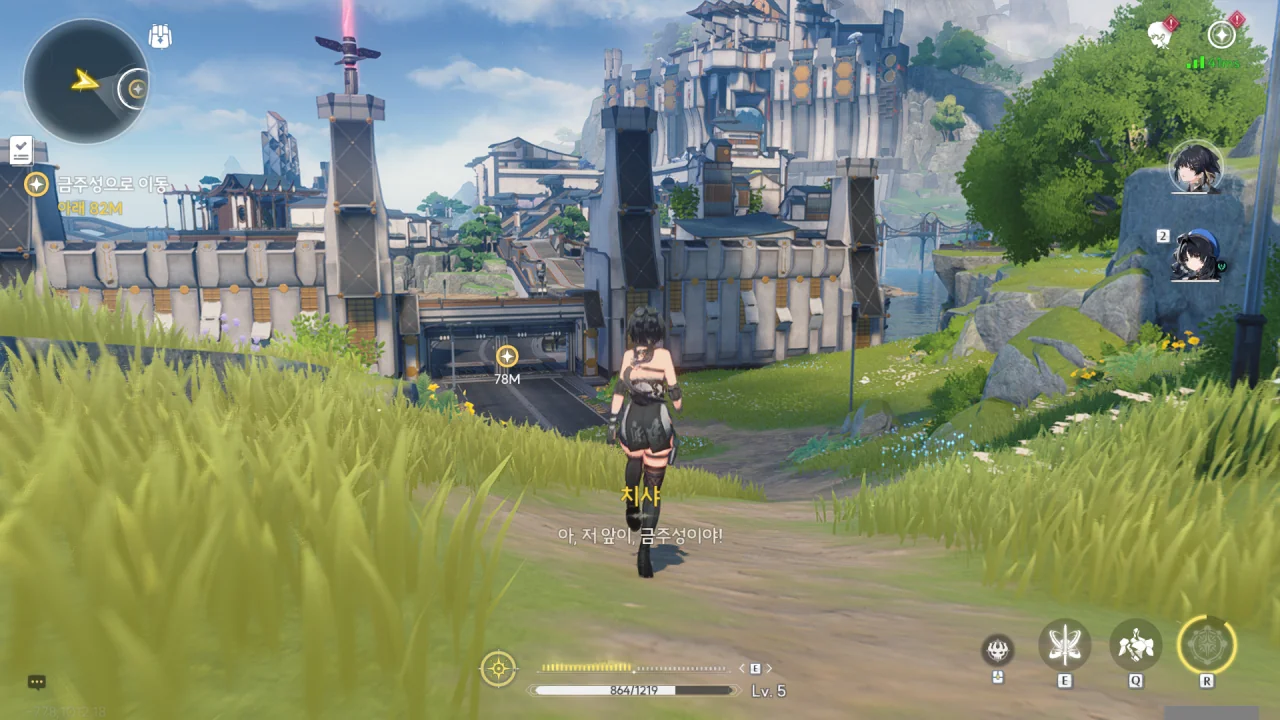Click the yellow crosshair utility icon
This screenshot has width=1280, height=720.
click(498, 668)
